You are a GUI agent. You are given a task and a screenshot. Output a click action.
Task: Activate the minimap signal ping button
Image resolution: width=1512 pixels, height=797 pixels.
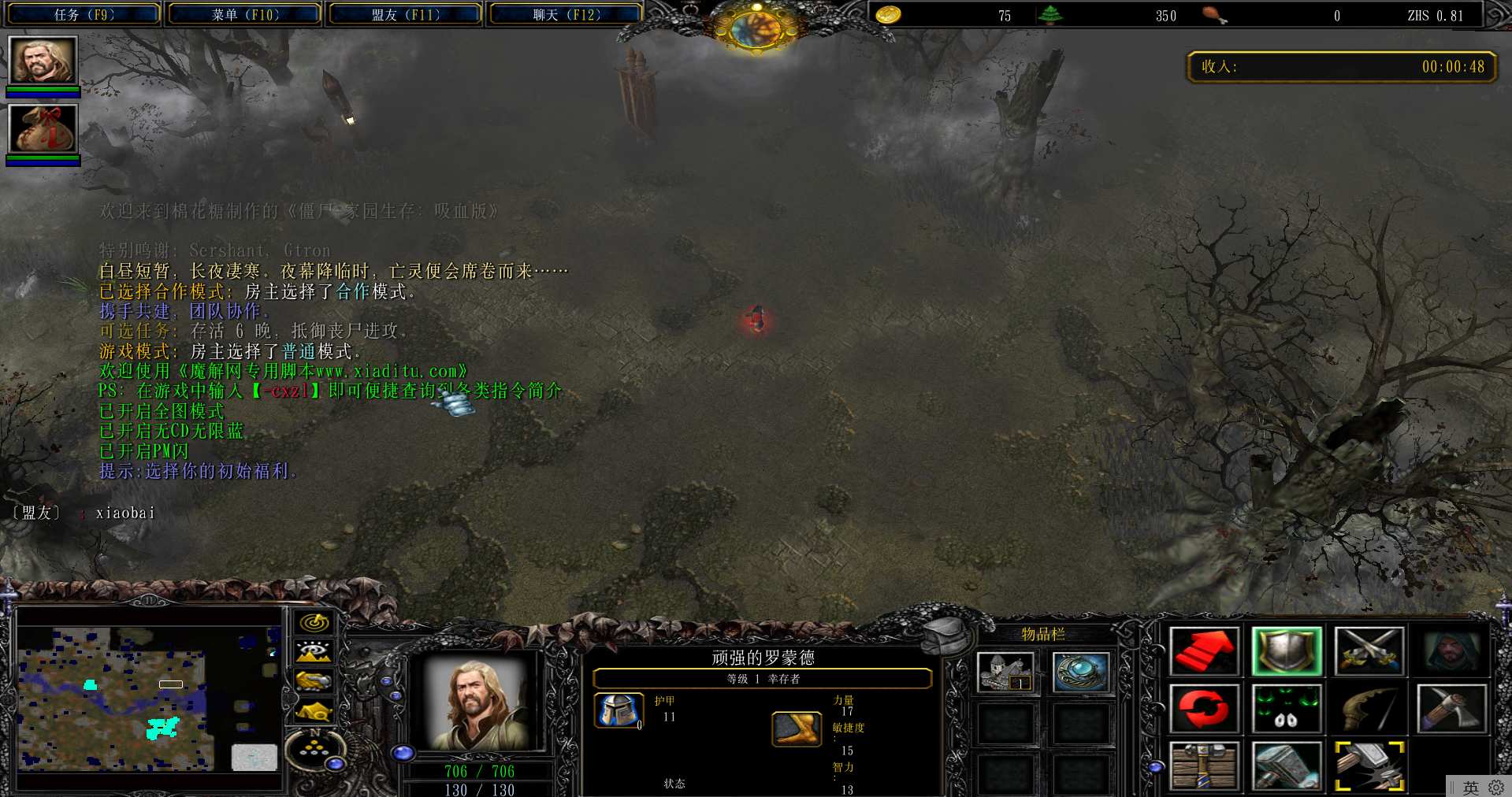pos(314,623)
